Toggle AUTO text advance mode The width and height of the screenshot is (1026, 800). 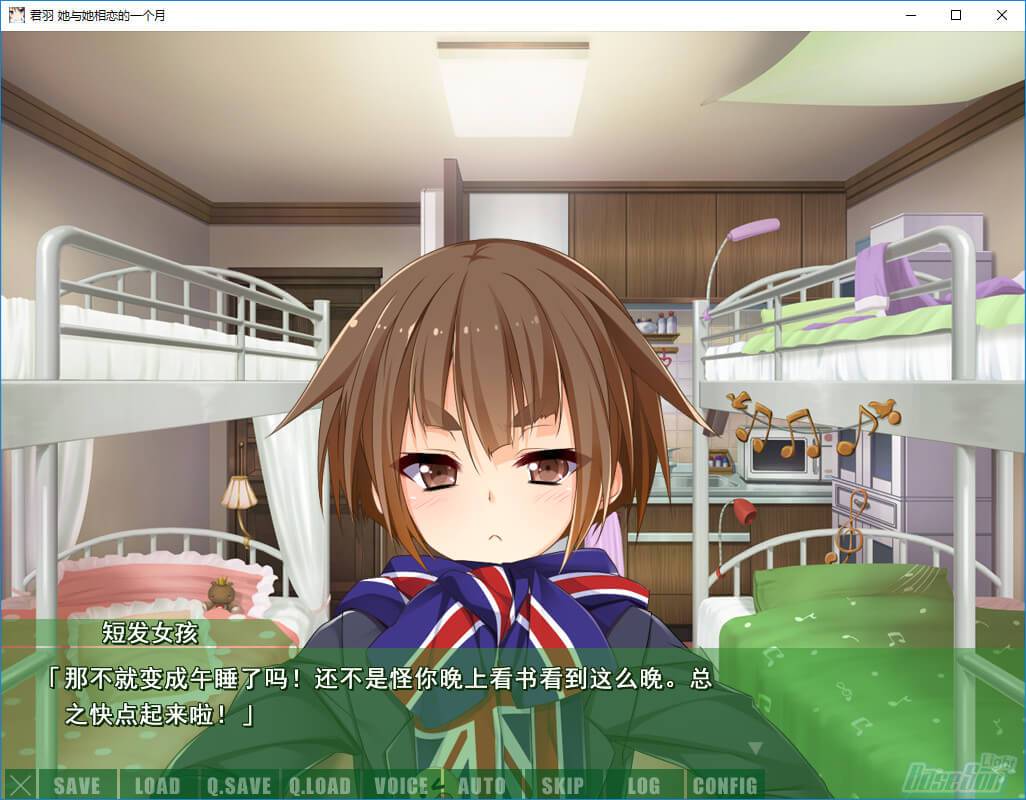point(482,785)
